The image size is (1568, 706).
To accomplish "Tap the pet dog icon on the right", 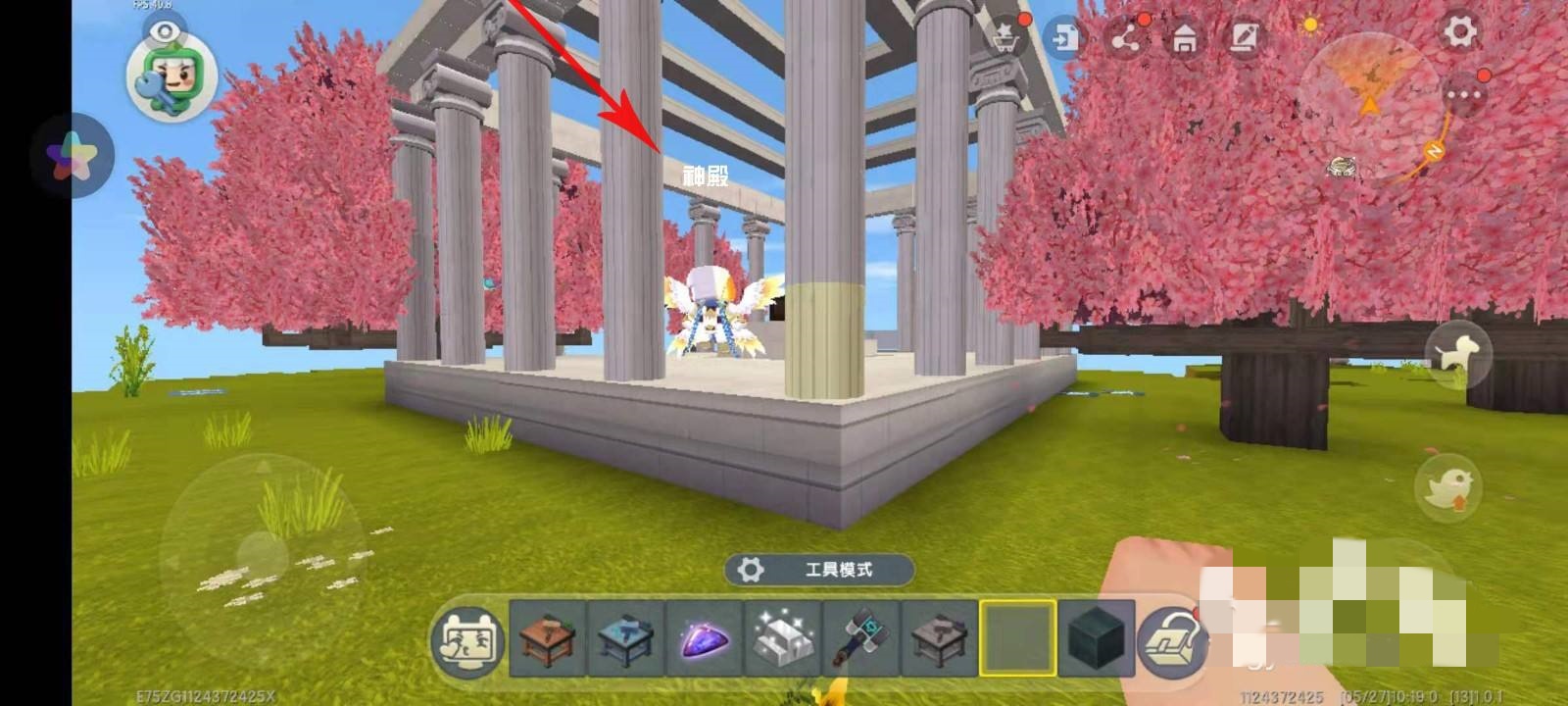I will pos(1454,353).
